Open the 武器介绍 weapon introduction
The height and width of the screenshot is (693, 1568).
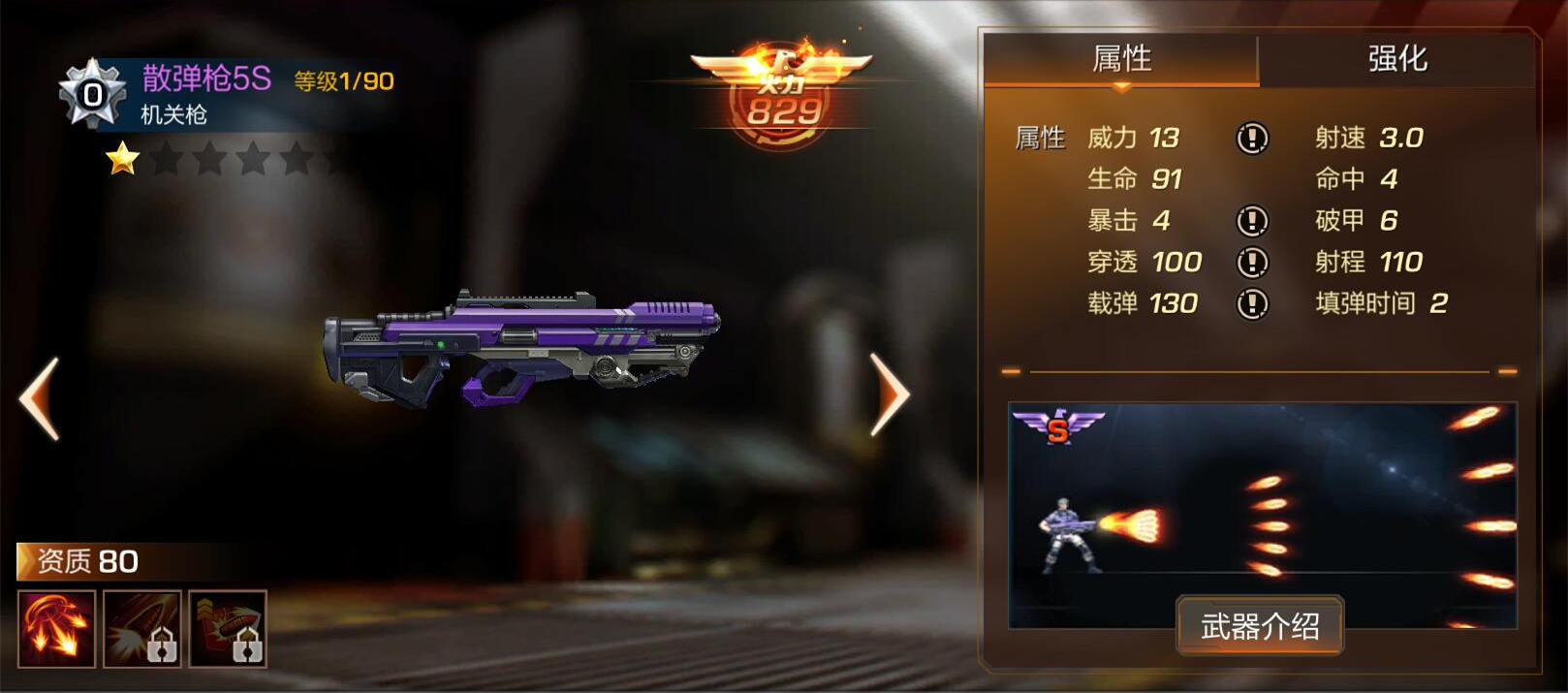click(1260, 626)
